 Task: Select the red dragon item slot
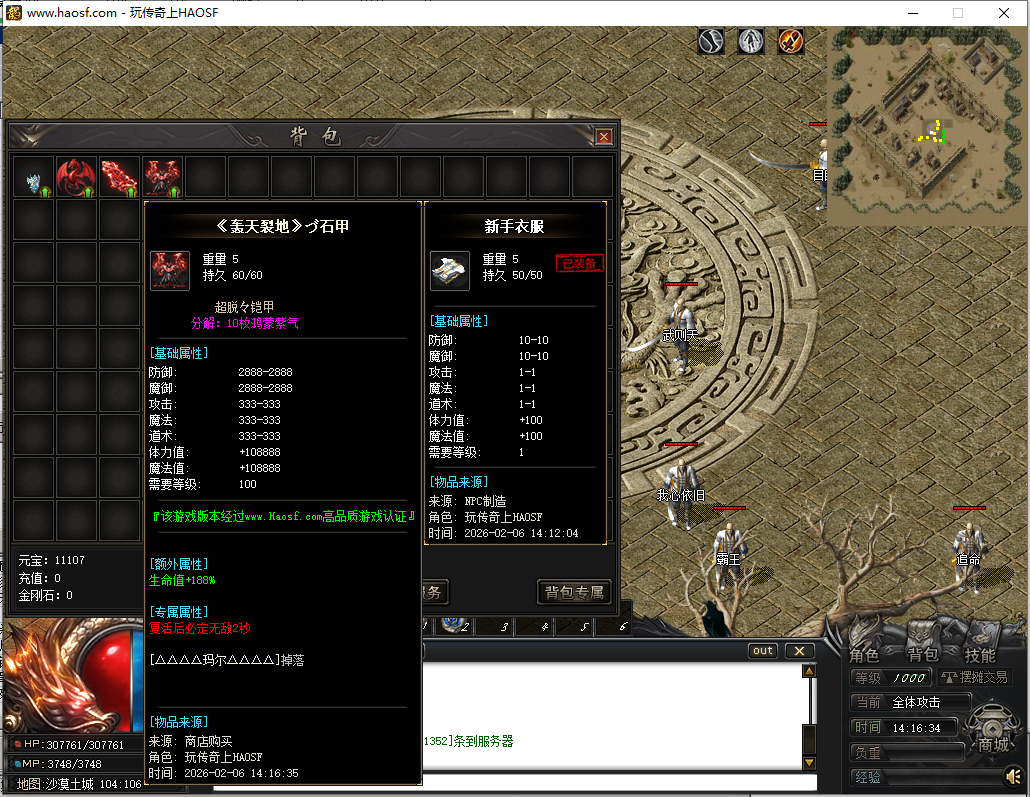(76, 177)
